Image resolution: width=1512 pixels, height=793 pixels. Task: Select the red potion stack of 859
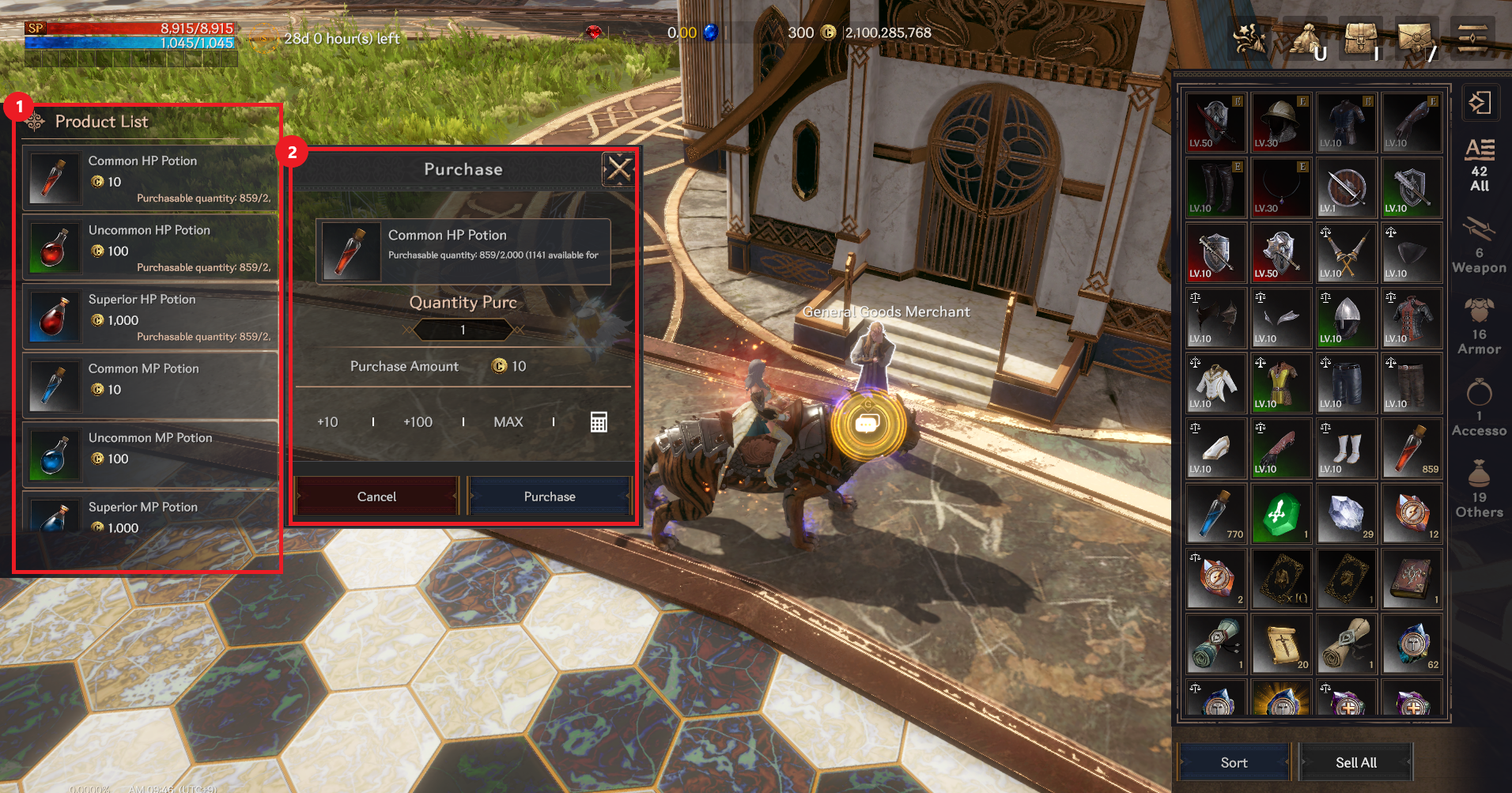tap(1412, 450)
